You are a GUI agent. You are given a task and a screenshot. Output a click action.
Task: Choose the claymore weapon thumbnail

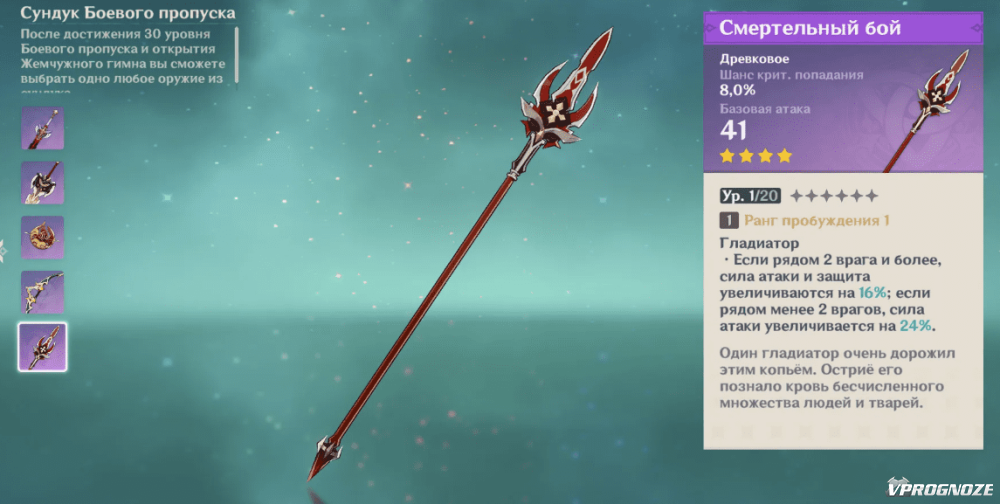43,183
